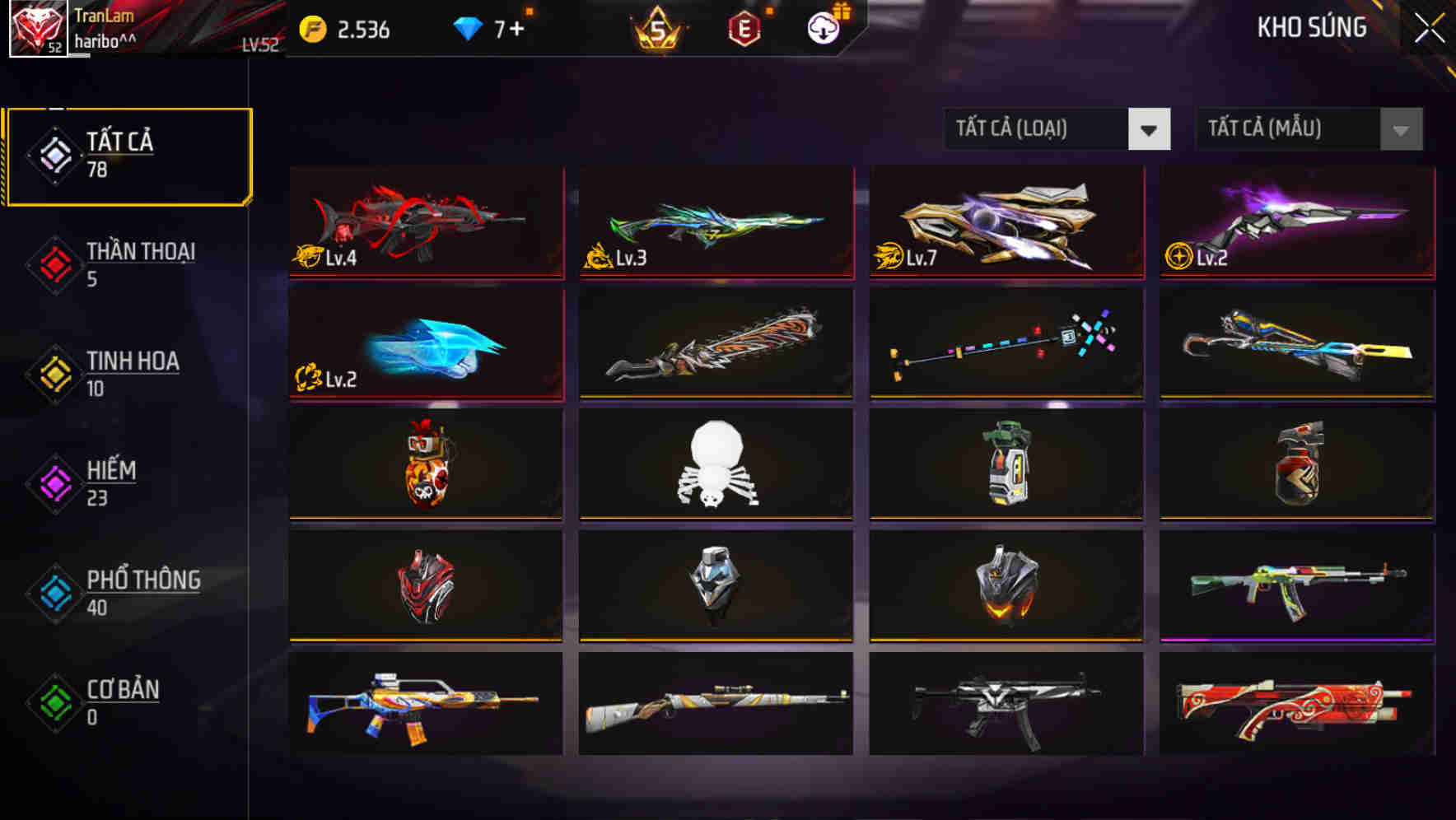Click the white spider grenade item

[x=716, y=465]
